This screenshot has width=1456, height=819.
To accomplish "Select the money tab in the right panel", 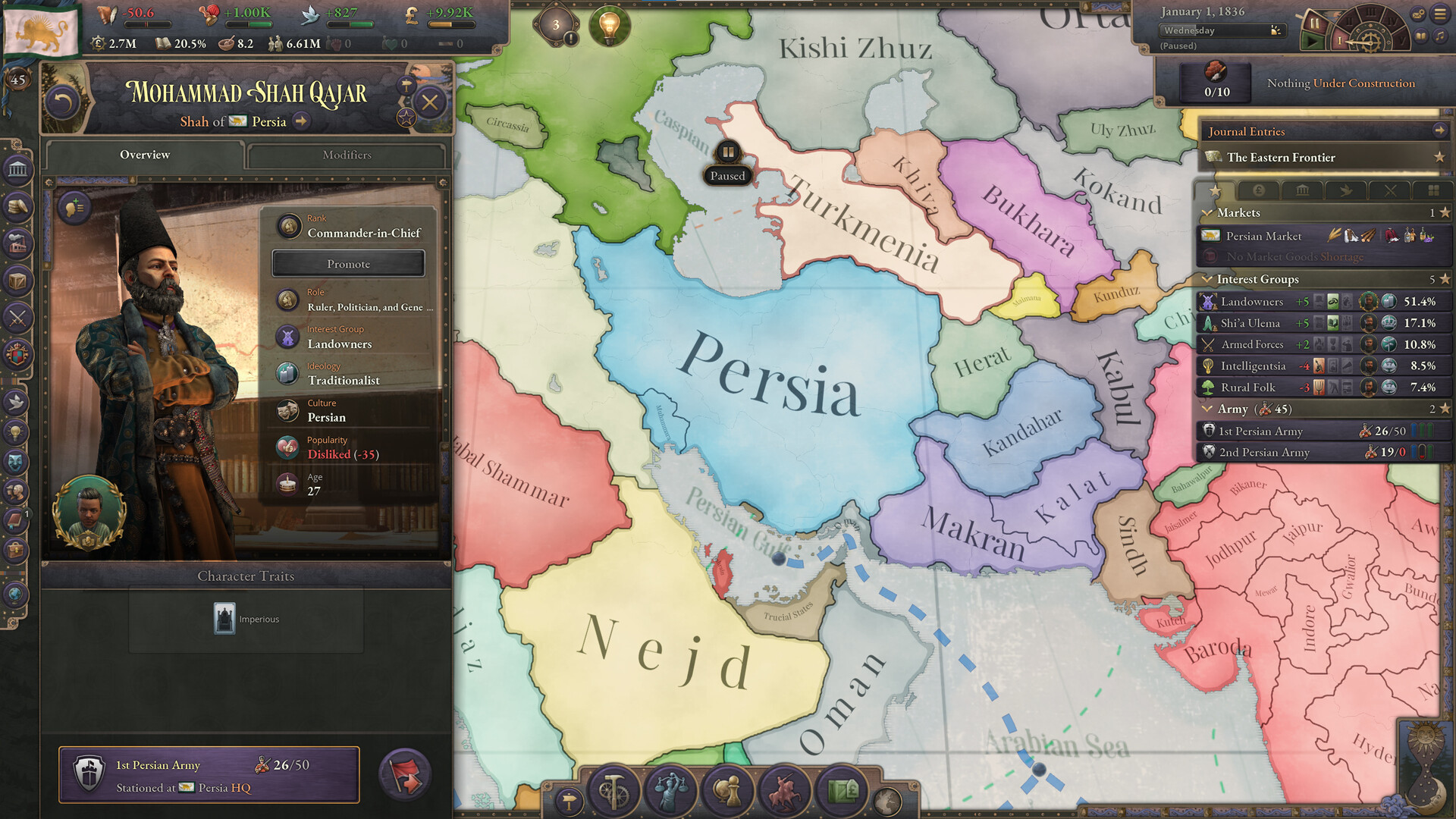I will point(1257,191).
